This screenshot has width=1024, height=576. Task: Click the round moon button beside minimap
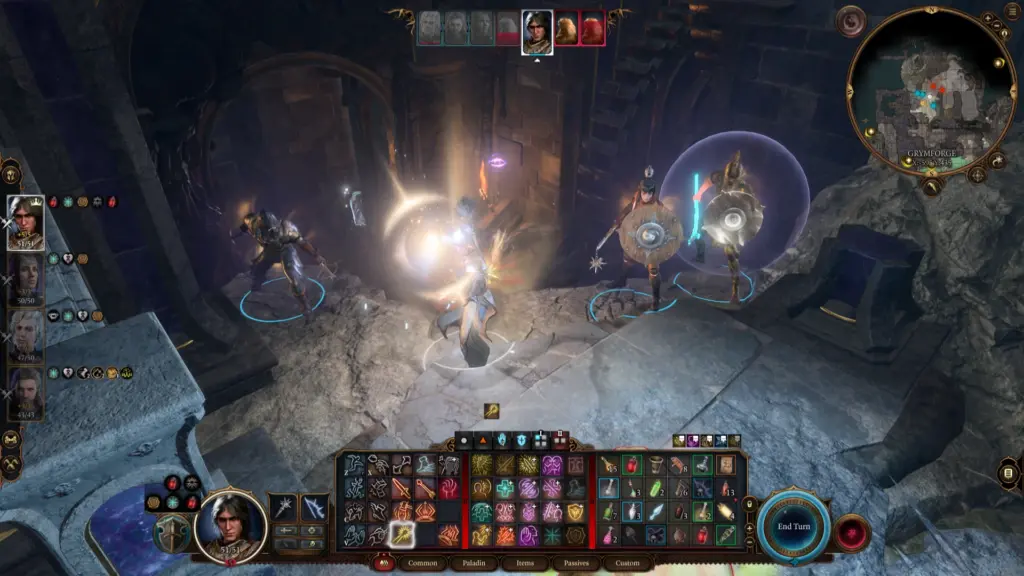coord(853,20)
